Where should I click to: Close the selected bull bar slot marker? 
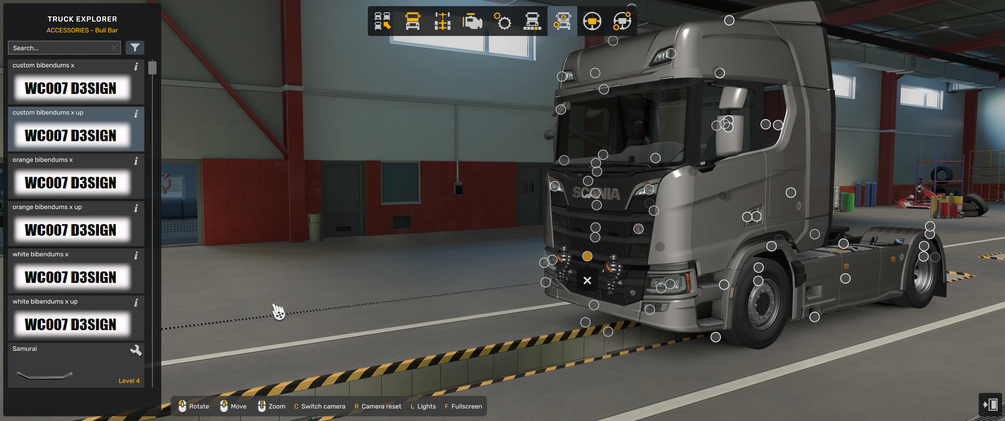587,281
